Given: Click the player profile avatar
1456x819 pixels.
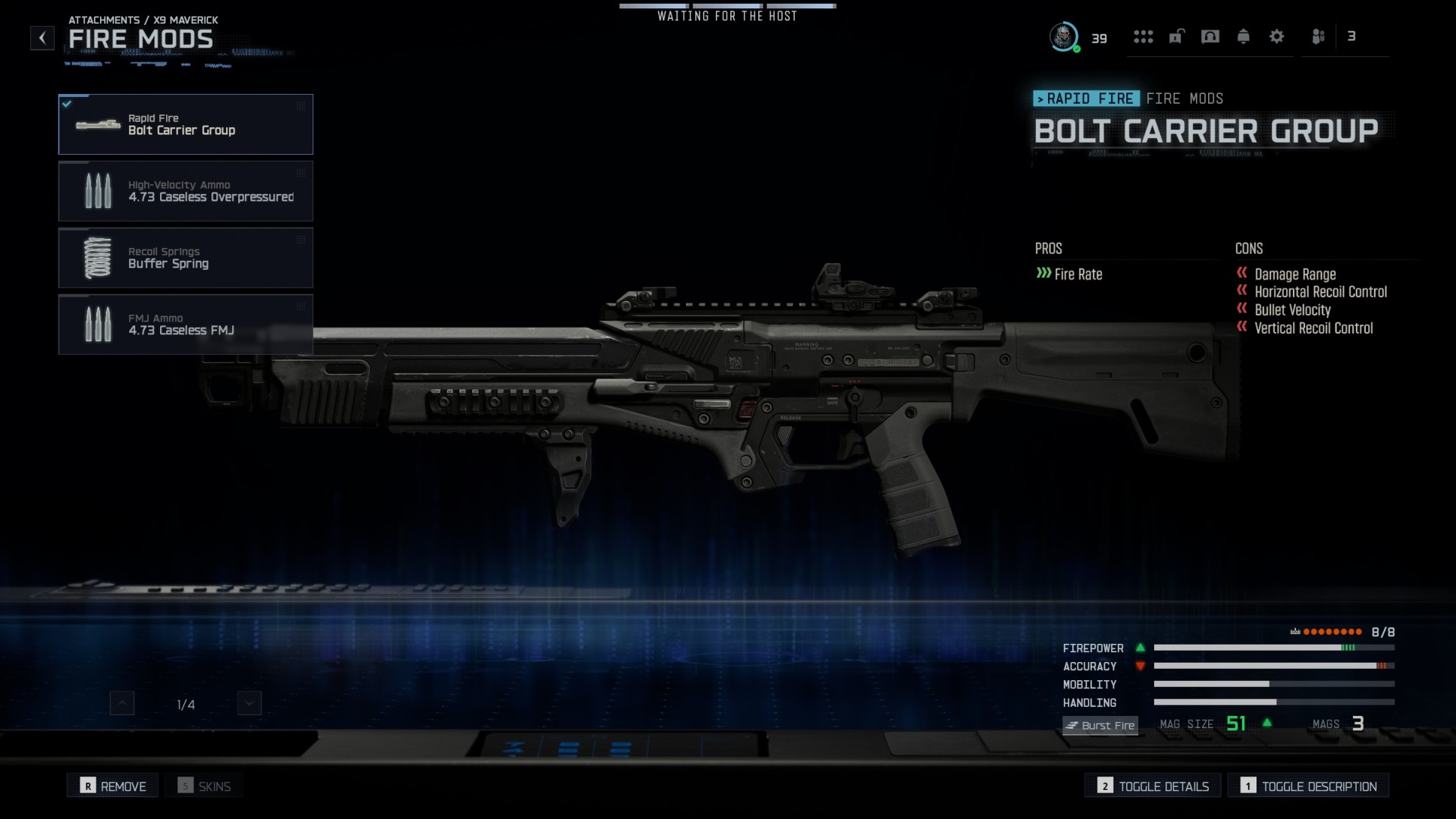Looking at the screenshot, I should [x=1065, y=36].
